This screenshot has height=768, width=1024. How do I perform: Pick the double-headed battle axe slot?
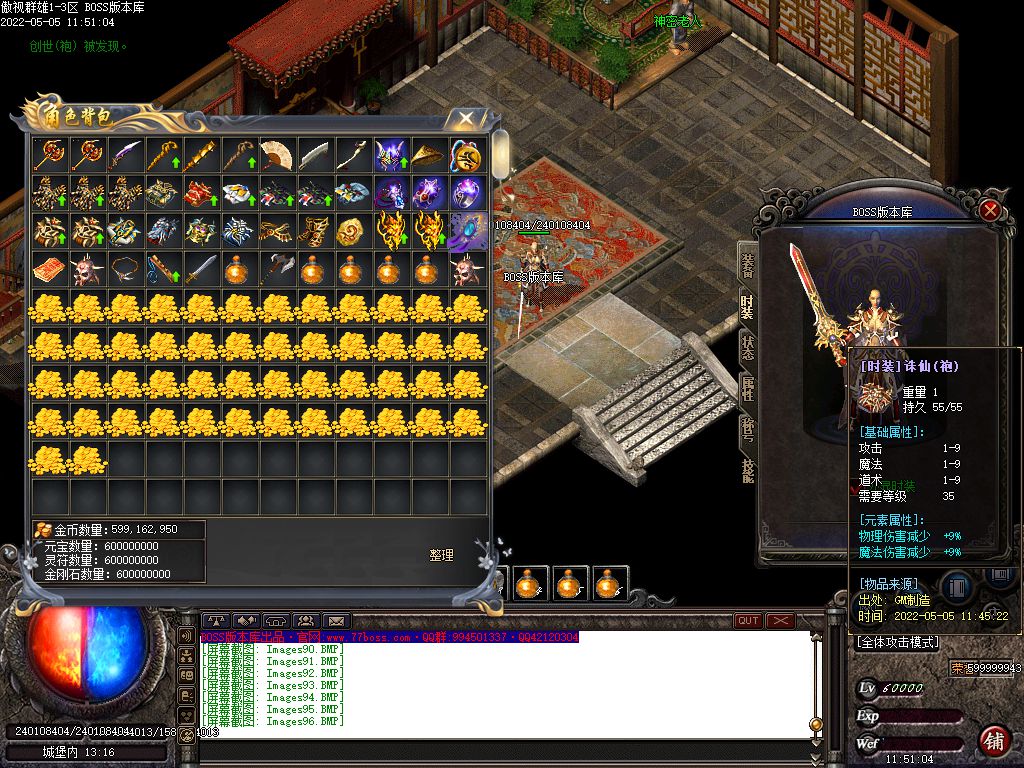(x=277, y=269)
